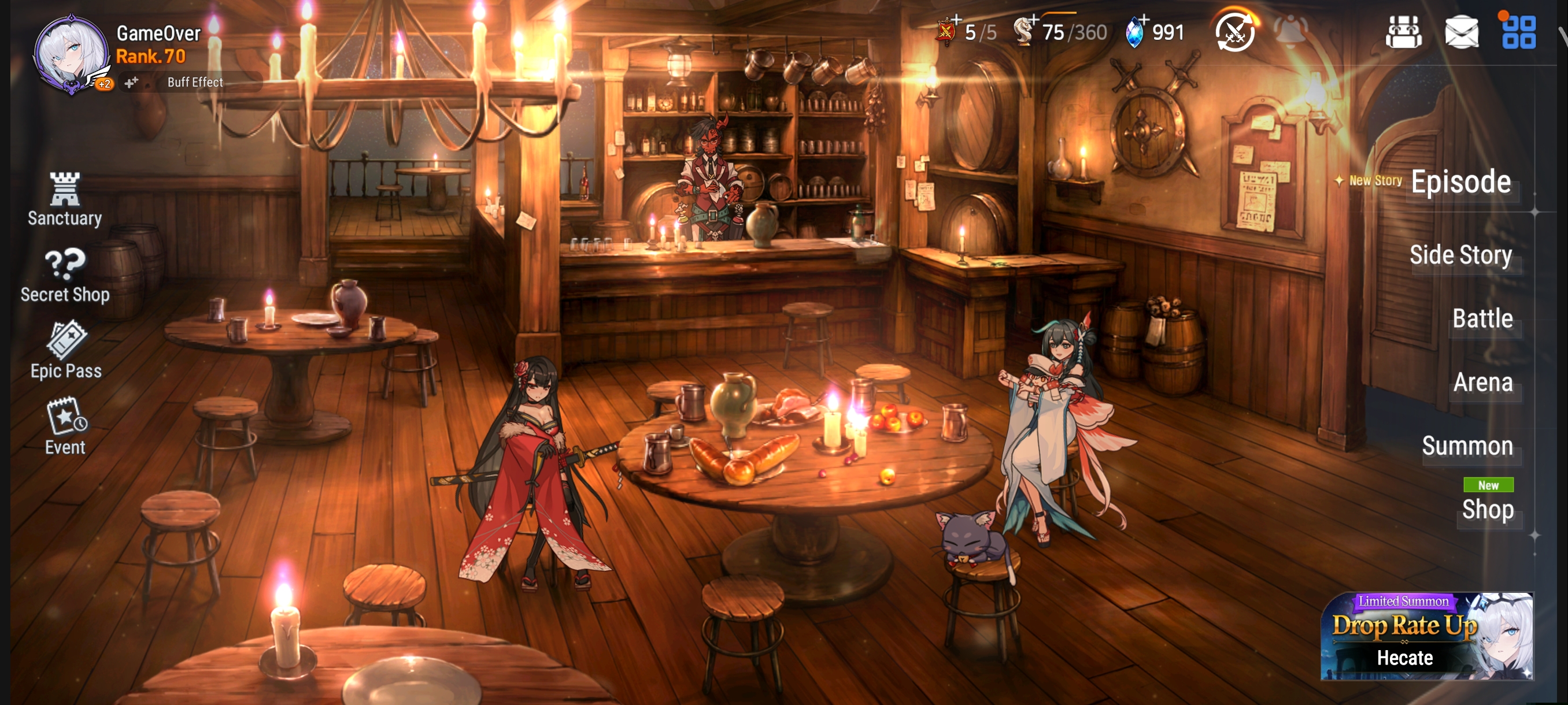The width and height of the screenshot is (1568, 705).
Task: Open the player profile avatar
Action: pos(70,54)
